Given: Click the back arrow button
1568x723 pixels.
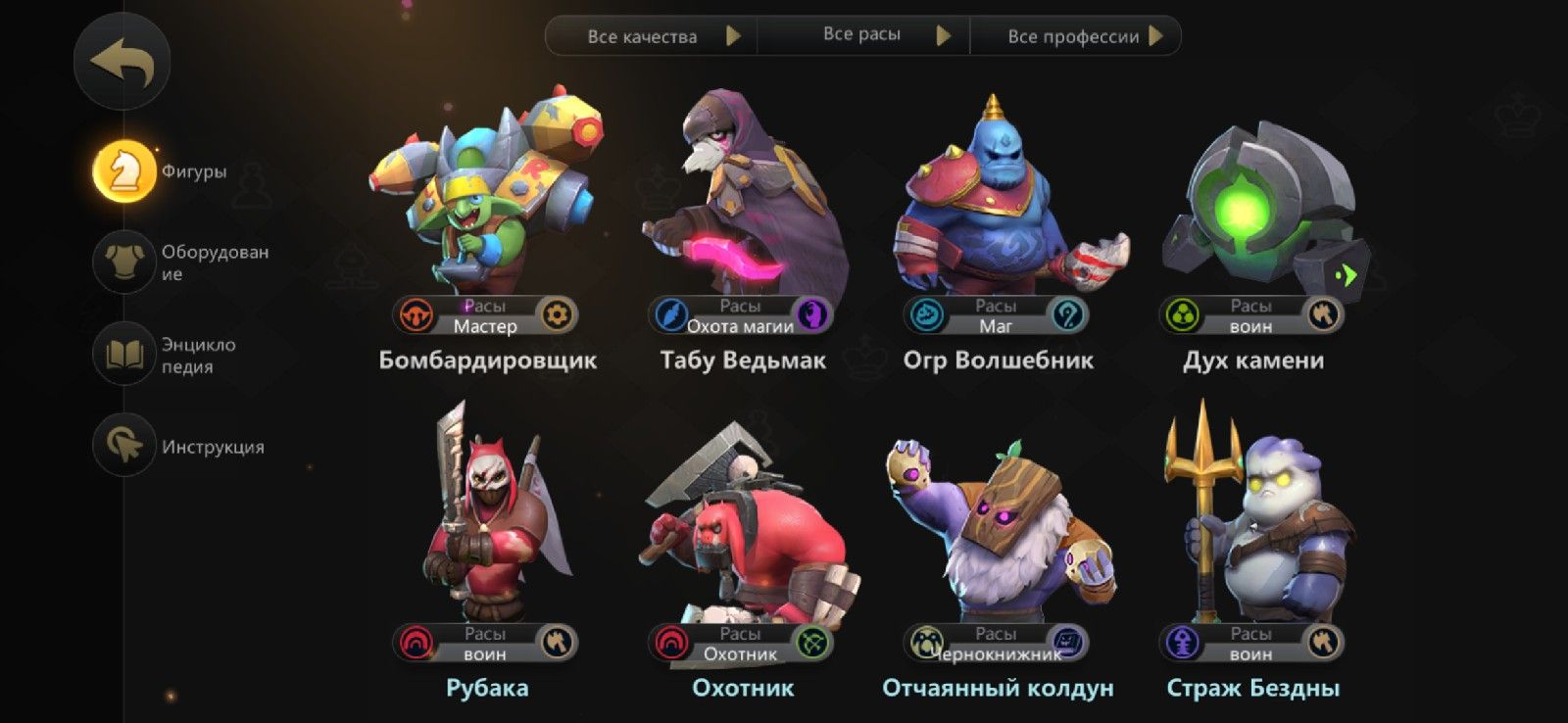Looking at the screenshot, I should coord(122,60).
